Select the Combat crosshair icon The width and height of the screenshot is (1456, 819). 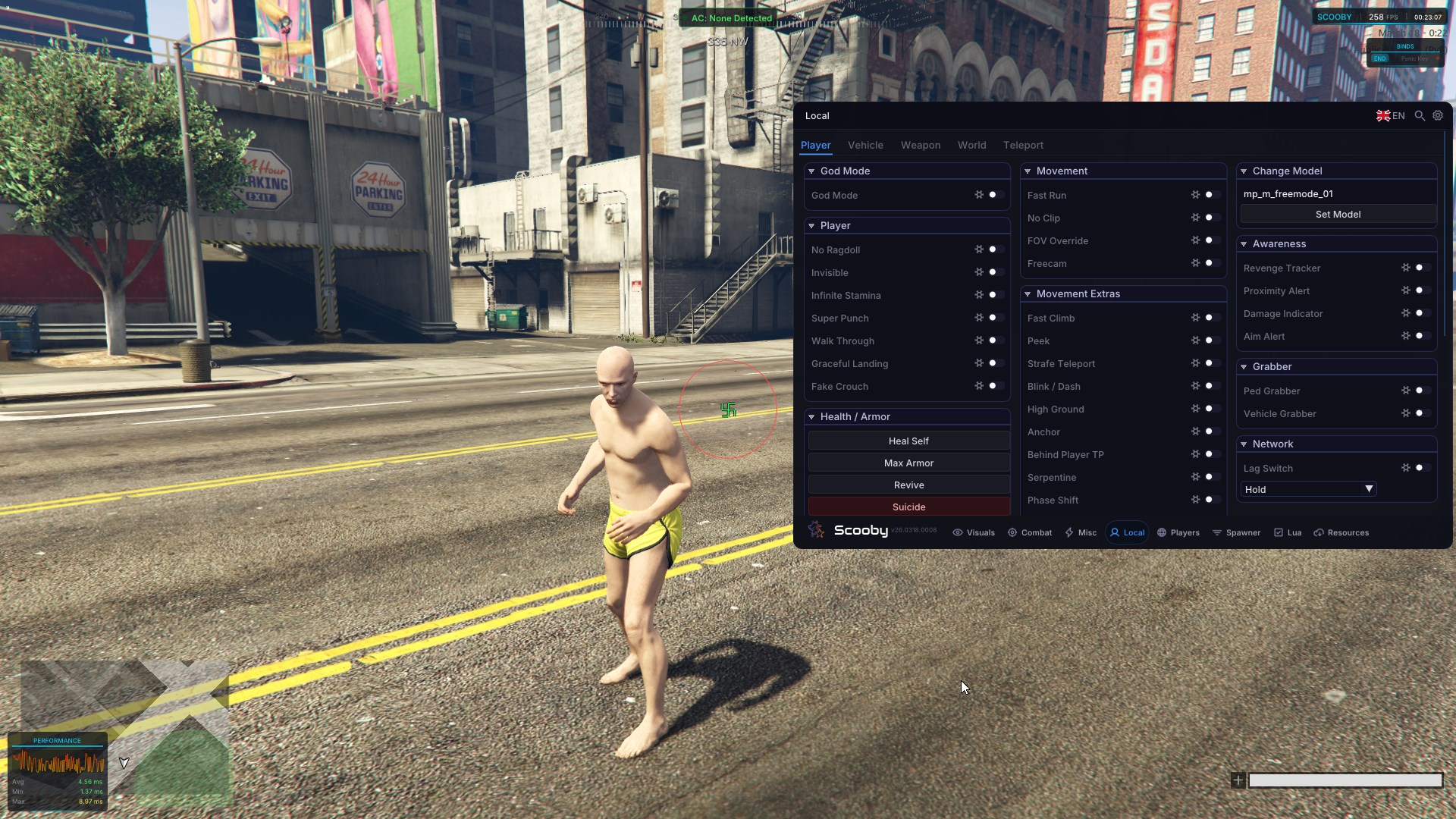tap(1012, 532)
